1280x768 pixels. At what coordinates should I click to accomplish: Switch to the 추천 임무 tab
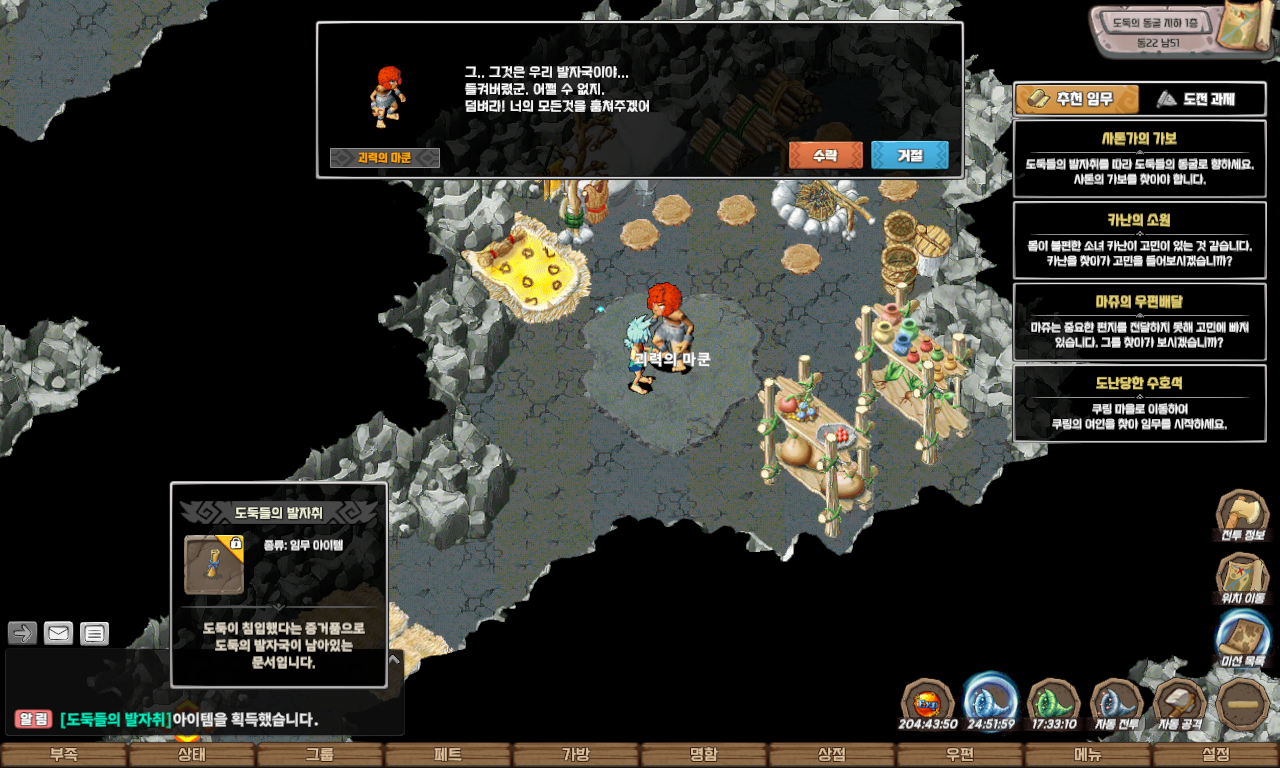coord(1077,99)
